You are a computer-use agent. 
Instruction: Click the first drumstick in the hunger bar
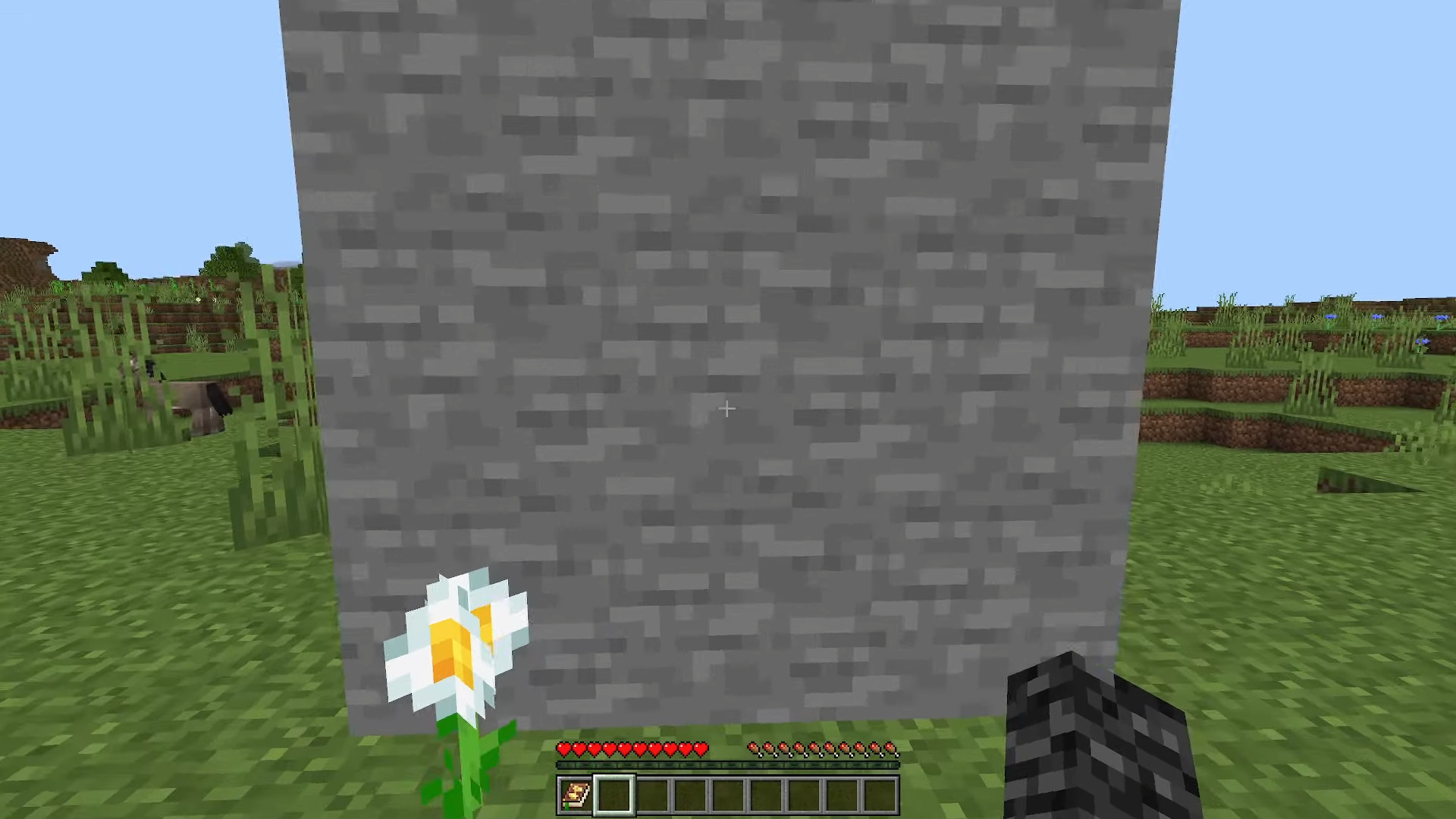click(753, 750)
